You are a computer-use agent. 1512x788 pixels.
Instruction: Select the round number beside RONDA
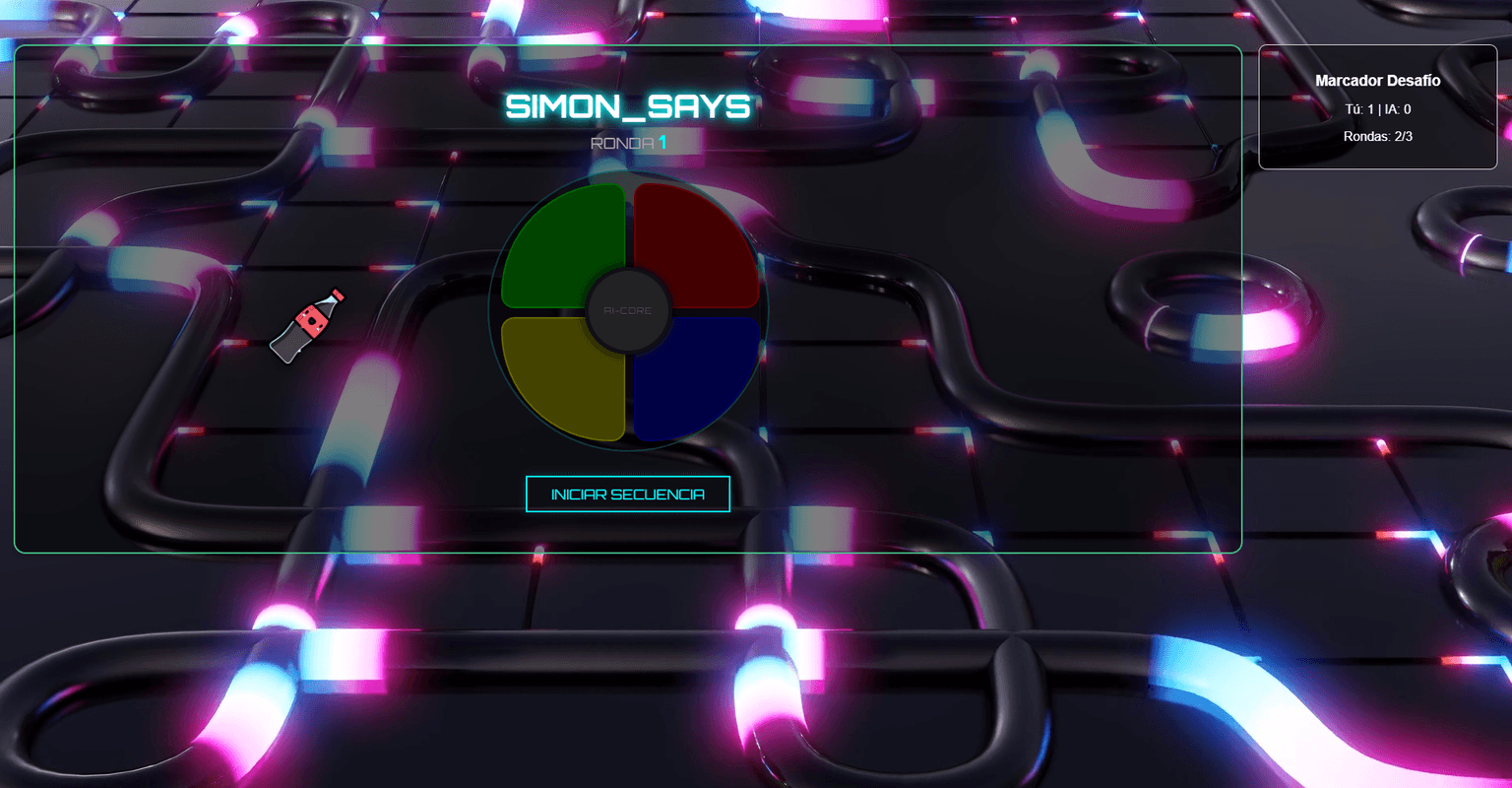pyautogui.click(x=661, y=141)
